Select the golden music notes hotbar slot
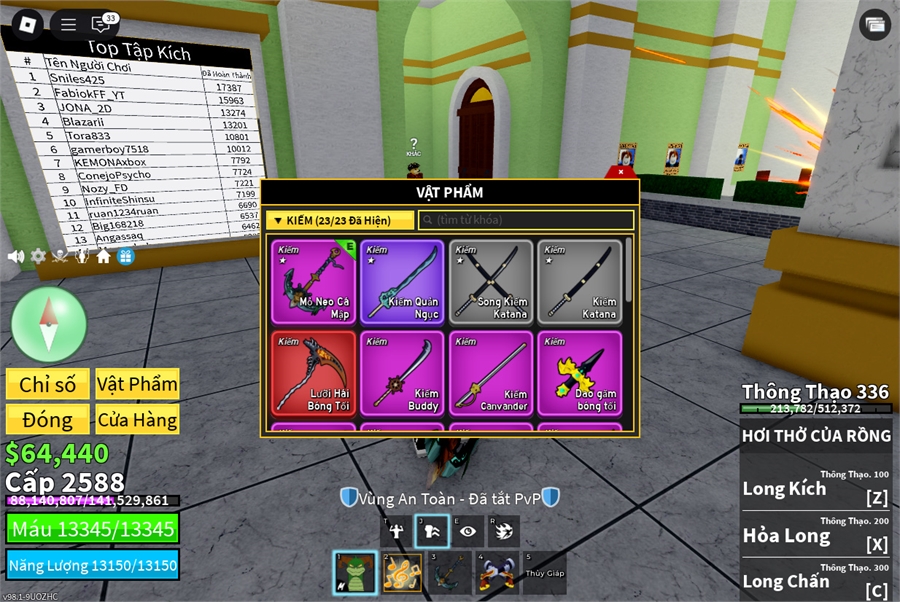The width and height of the screenshot is (900, 602). pyautogui.click(x=402, y=573)
